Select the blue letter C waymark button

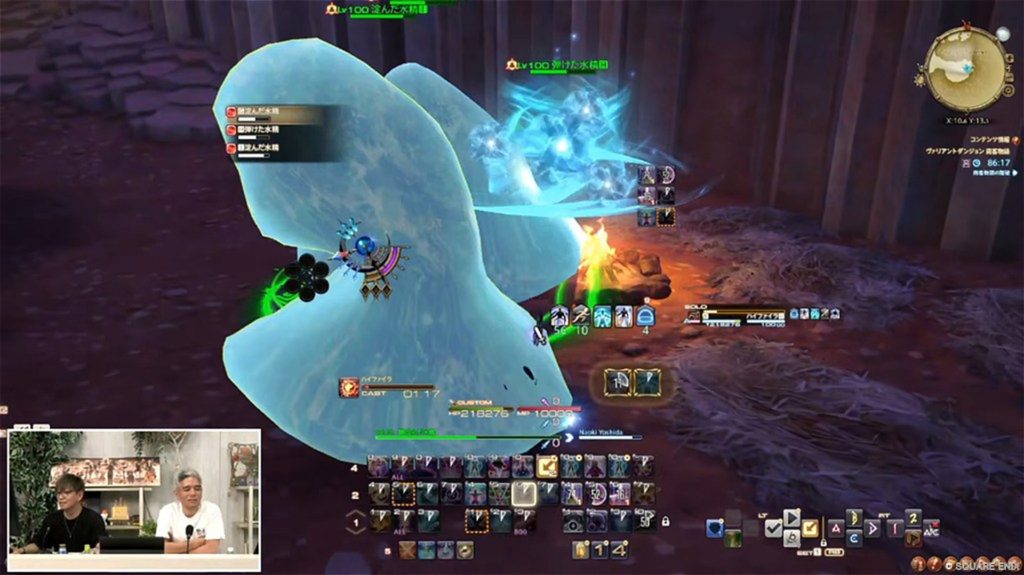click(853, 538)
